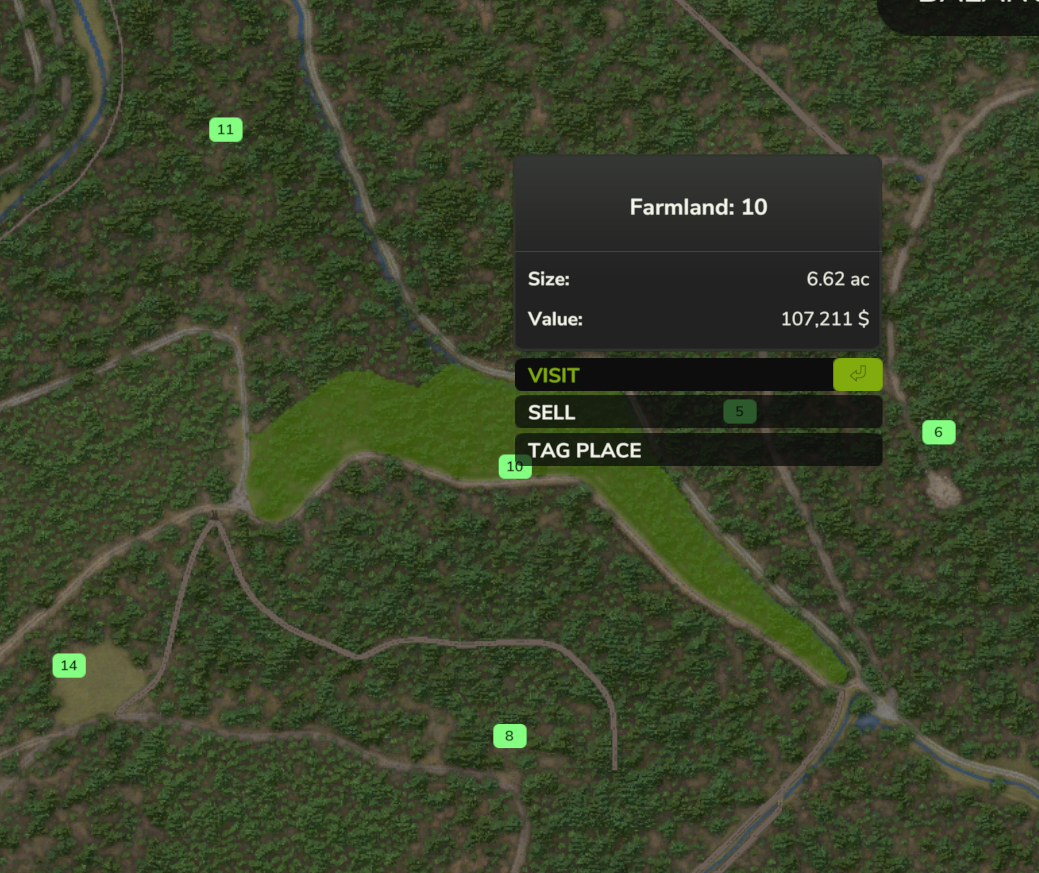
Task: Choose VISIT for Farmland 10
Action: click(697, 375)
